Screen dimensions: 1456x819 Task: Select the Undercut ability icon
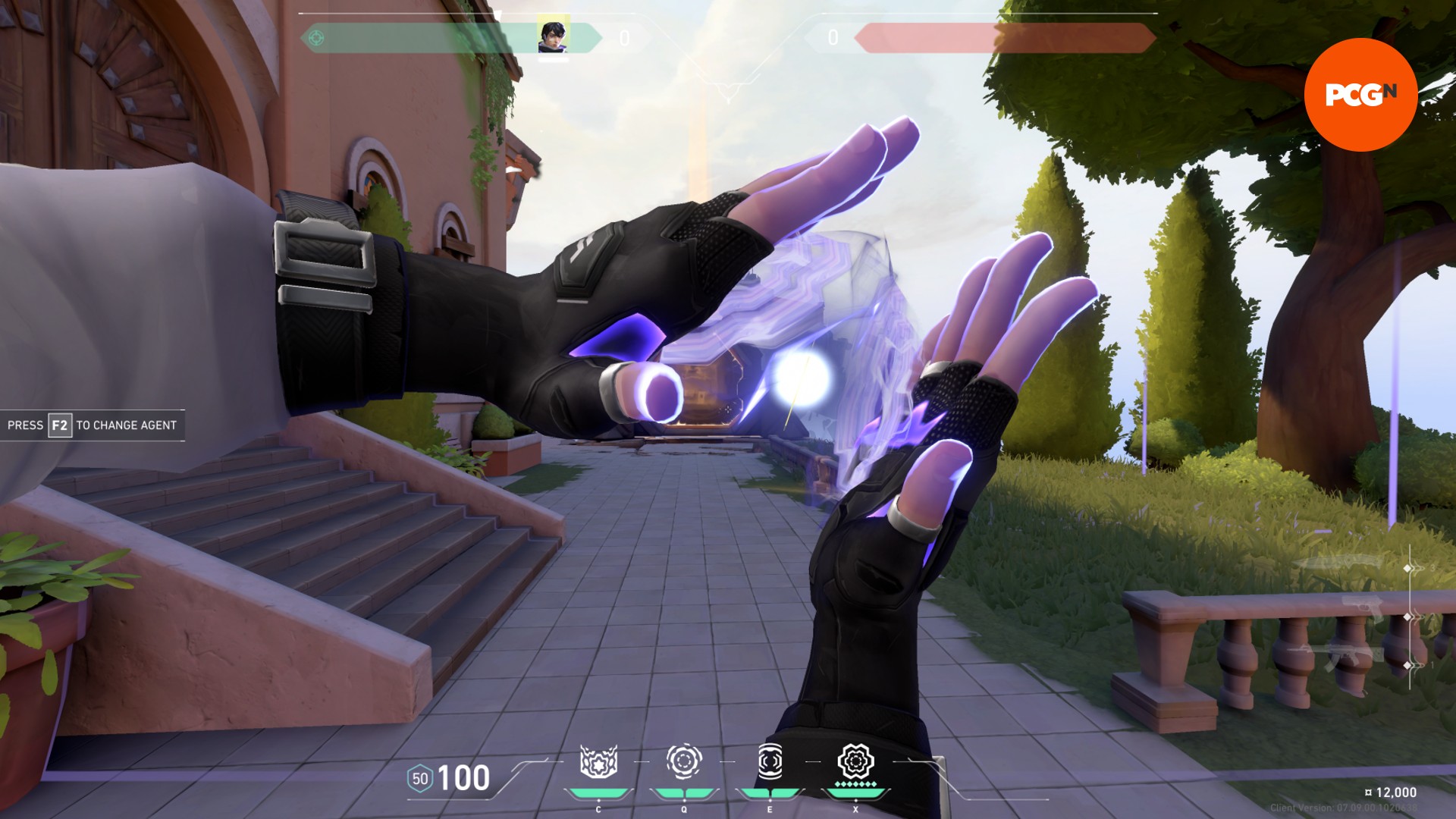684,761
